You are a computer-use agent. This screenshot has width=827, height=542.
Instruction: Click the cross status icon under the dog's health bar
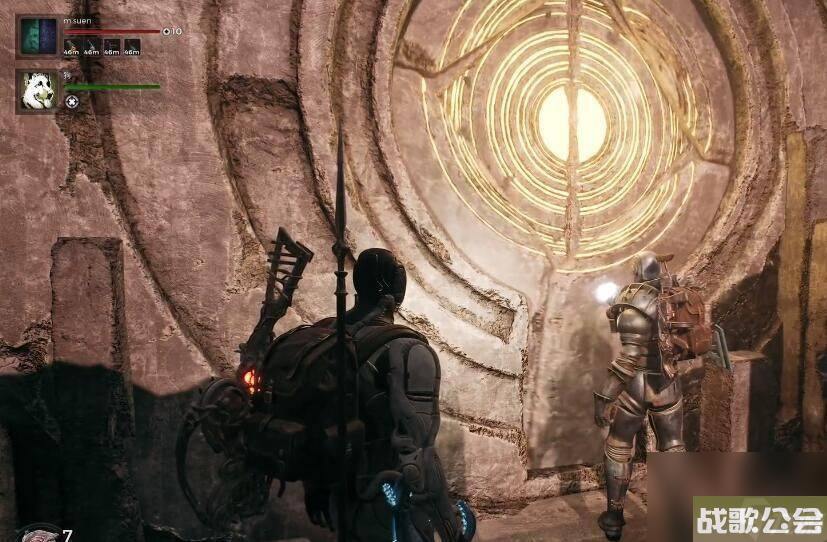(72, 101)
